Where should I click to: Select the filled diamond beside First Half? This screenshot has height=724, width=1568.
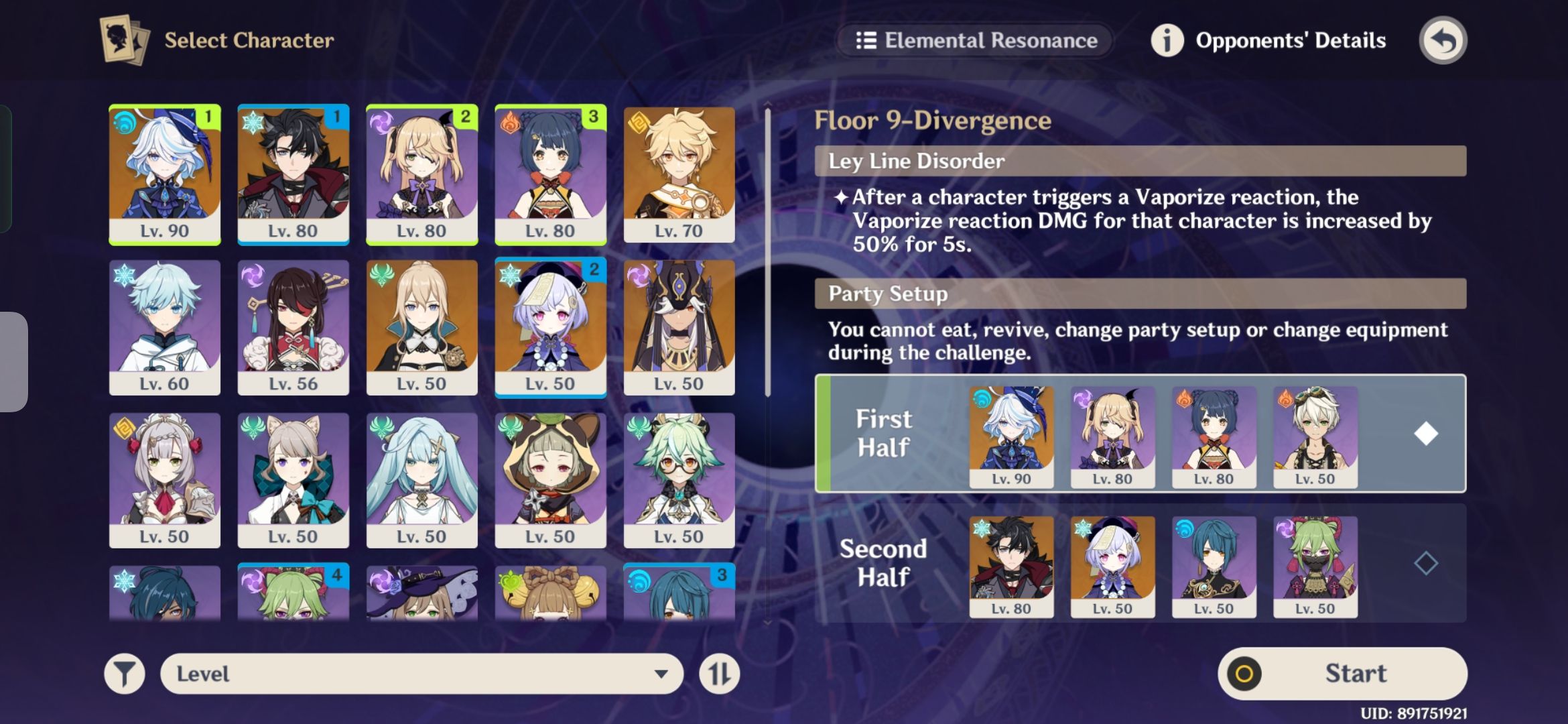pos(1426,434)
